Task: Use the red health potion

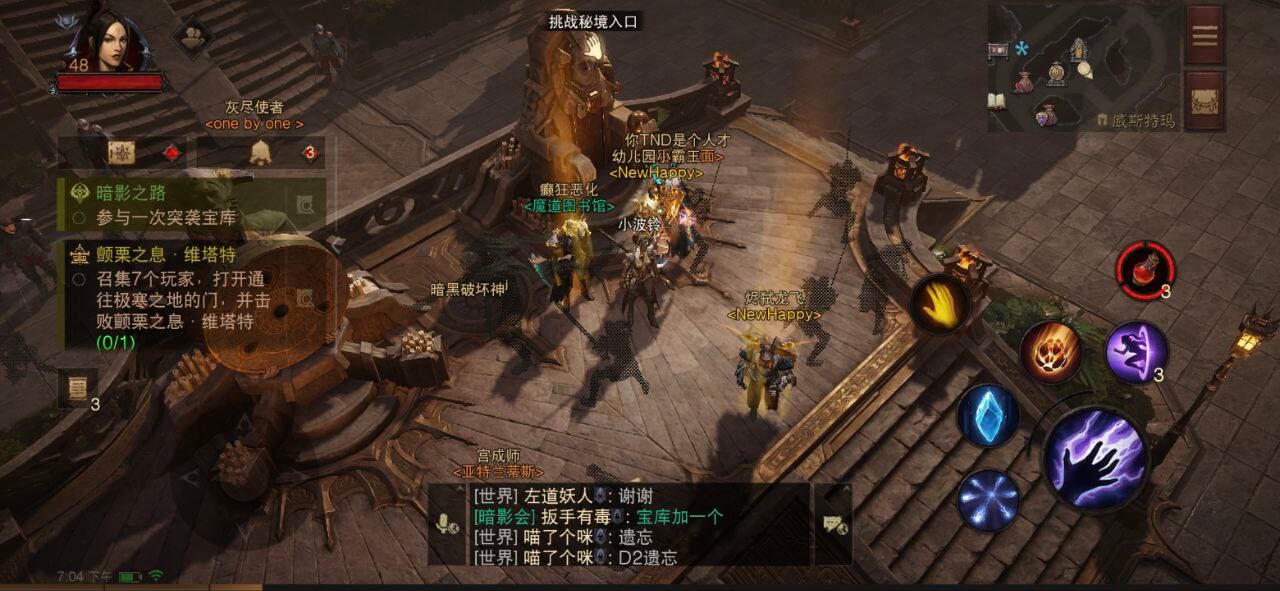Action: click(x=1145, y=270)
